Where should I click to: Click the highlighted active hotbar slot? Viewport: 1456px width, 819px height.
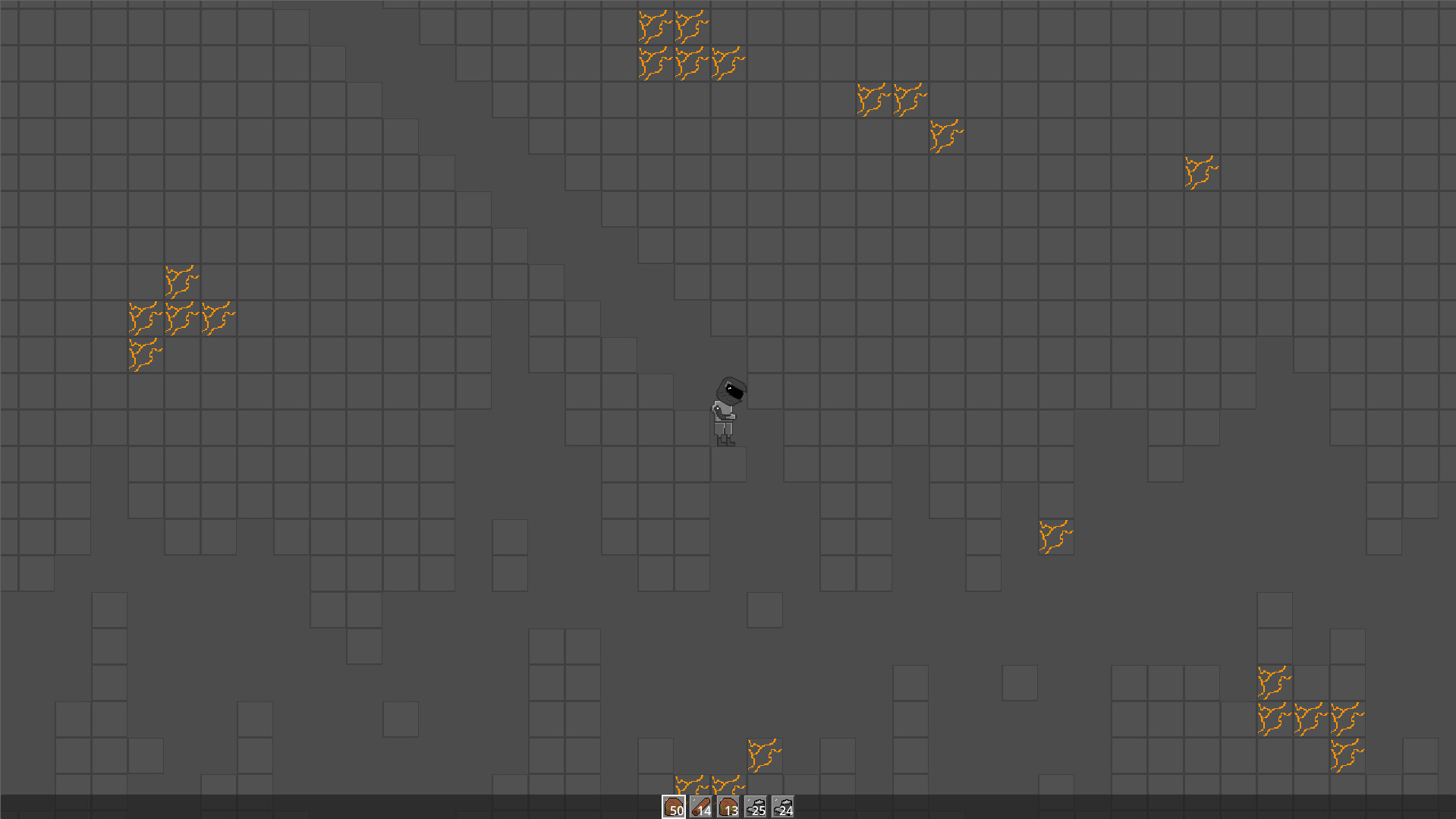[674, 807]
